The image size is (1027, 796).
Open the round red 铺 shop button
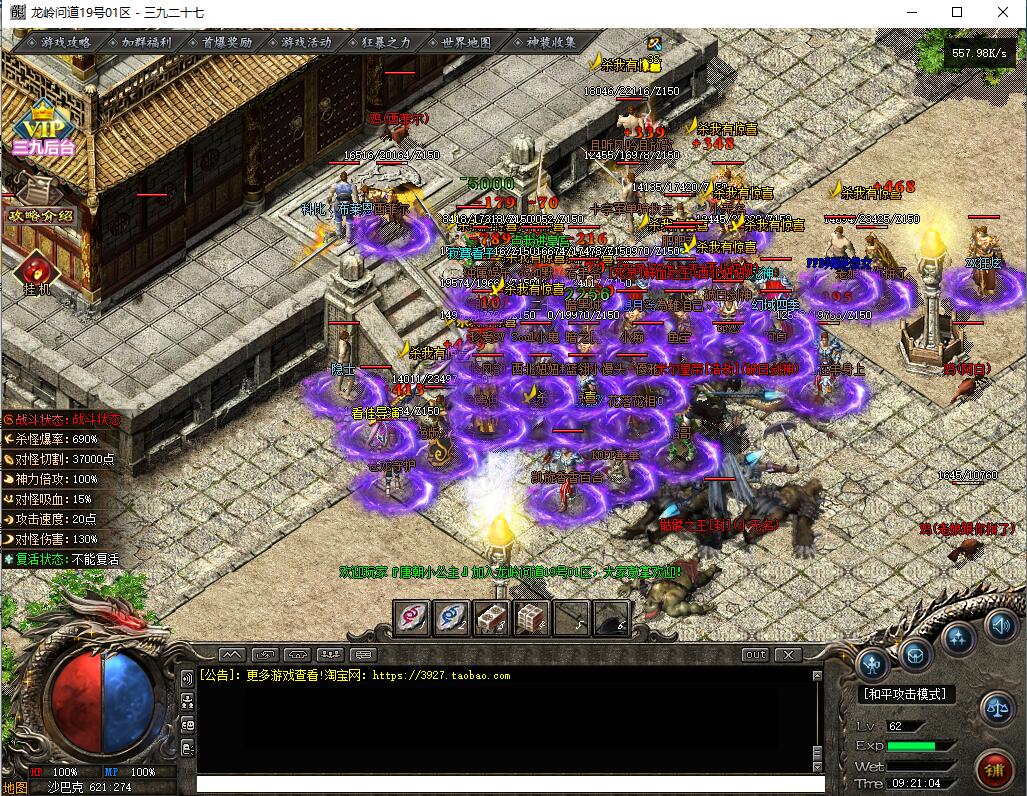click(993, 768)
